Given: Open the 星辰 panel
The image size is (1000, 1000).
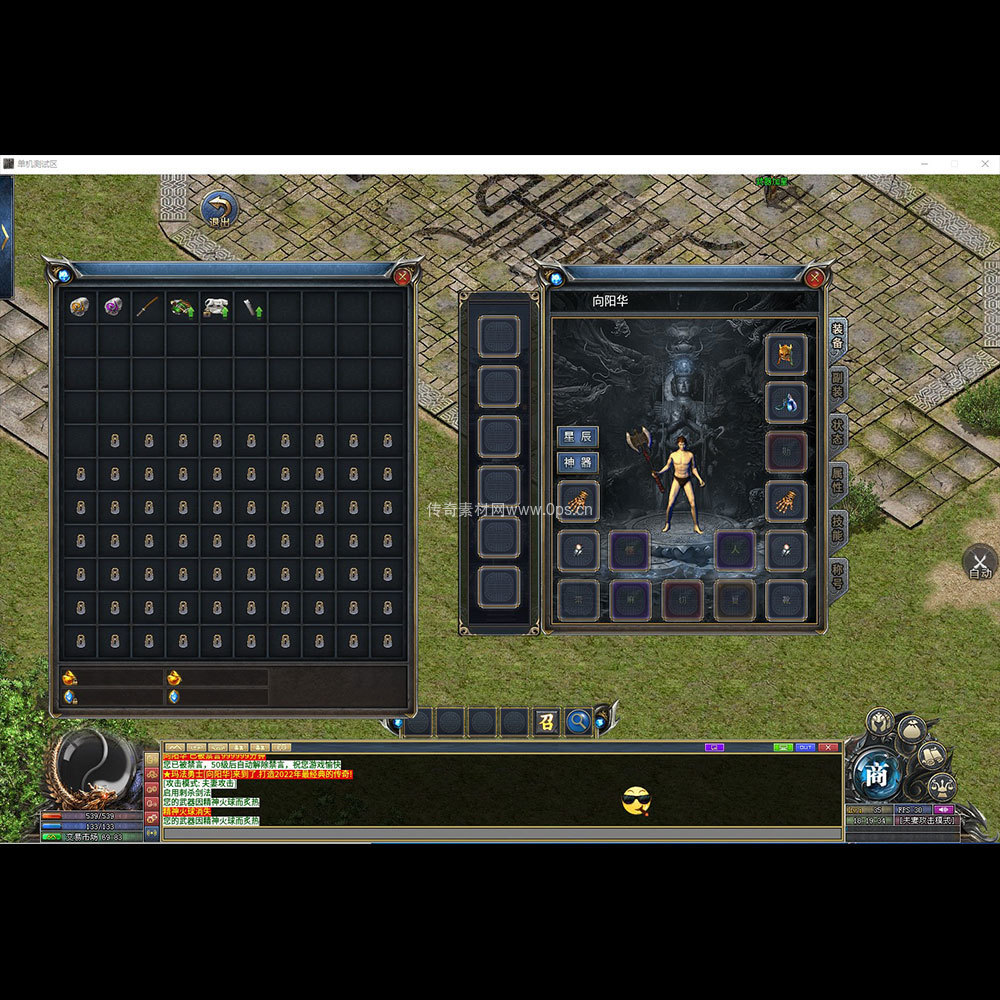Looking at the screenshot, I should click(578, 437).
